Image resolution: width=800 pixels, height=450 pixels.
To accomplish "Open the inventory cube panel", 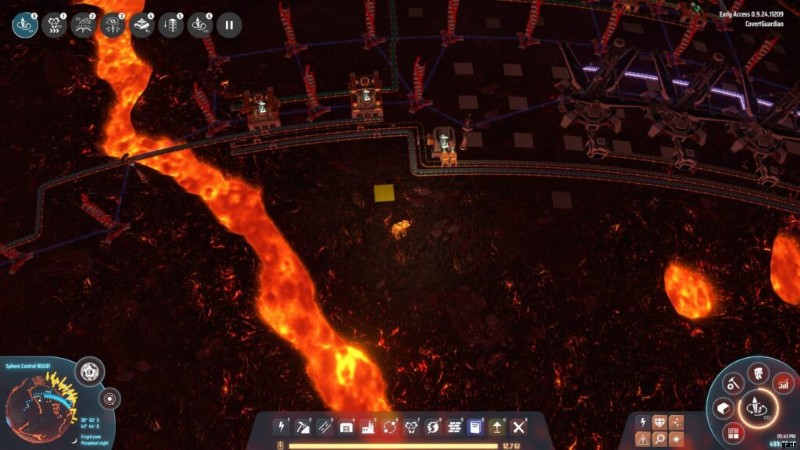I will pyautogui.click(x=725, y=408).
